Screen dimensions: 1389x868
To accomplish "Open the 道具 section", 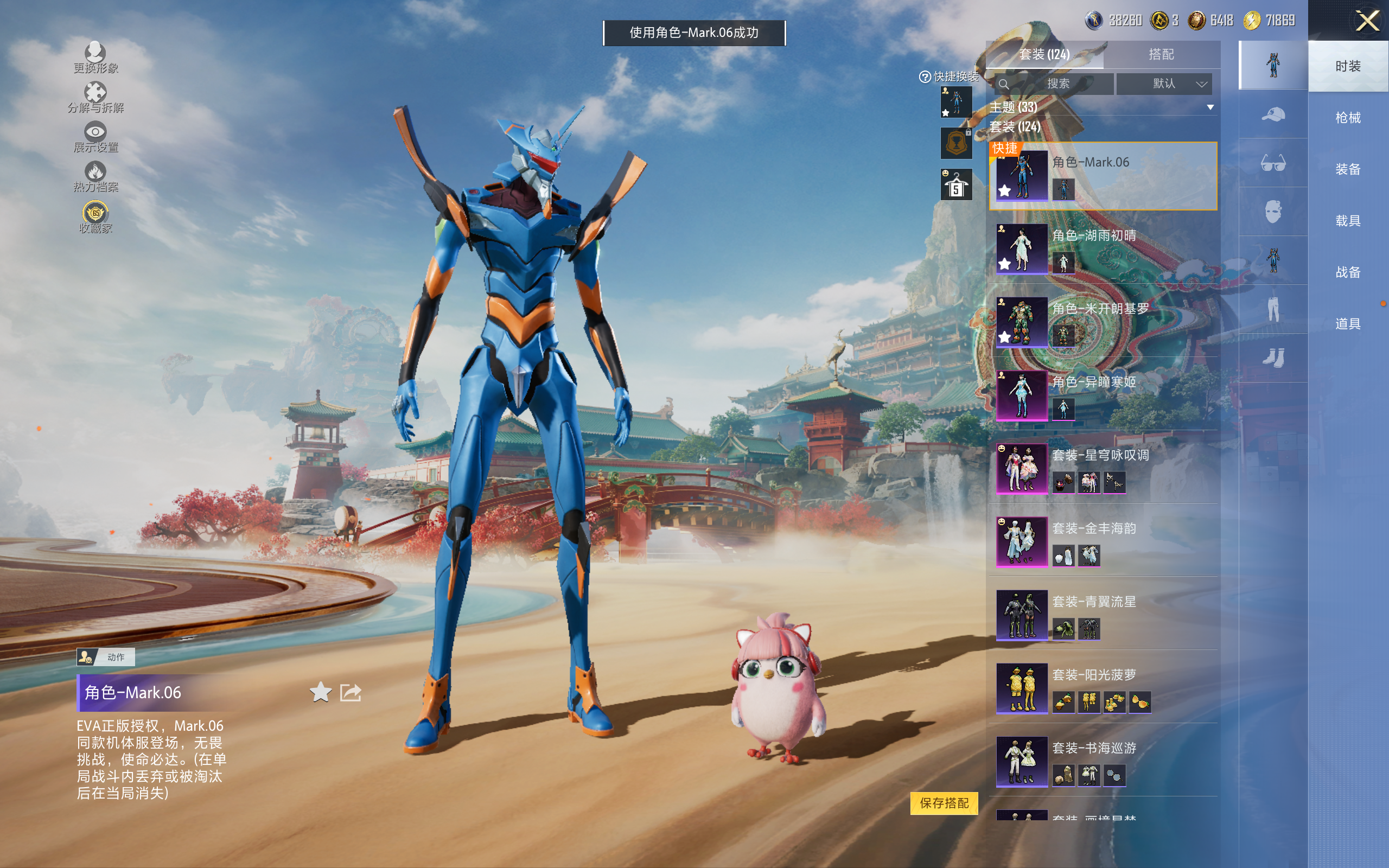I will coord(1347,324).
